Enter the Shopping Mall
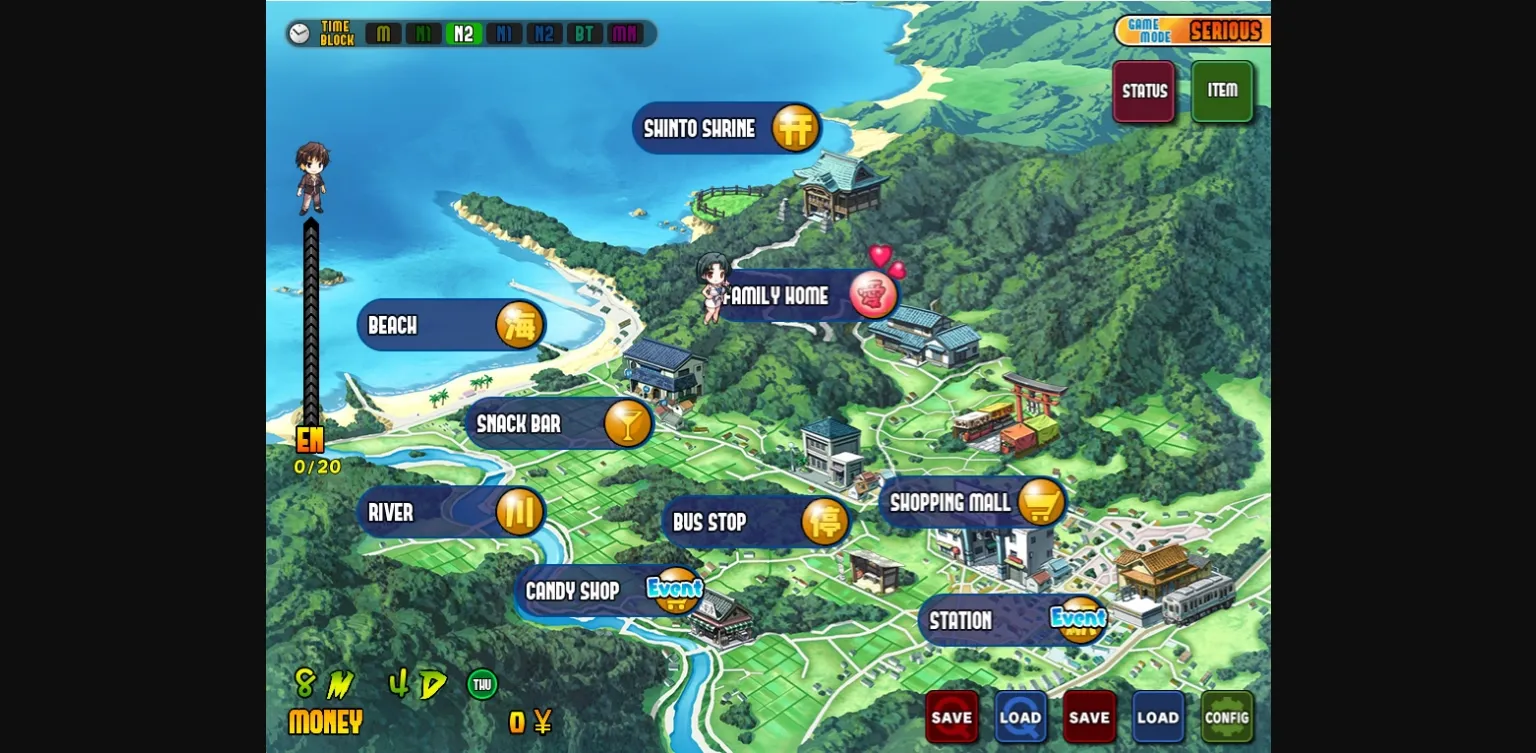The height and width of the screenshot is (753, 1536). coord(973,502)
